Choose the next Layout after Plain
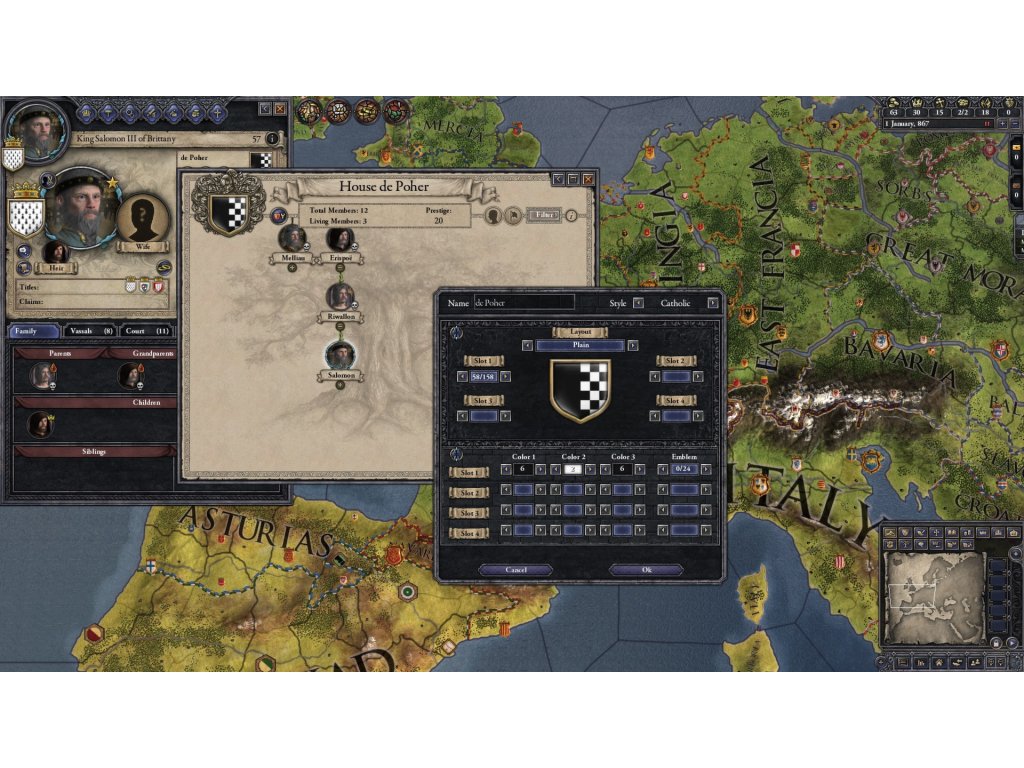Screen dimensions: 1024x768 [x=633, y=345]
